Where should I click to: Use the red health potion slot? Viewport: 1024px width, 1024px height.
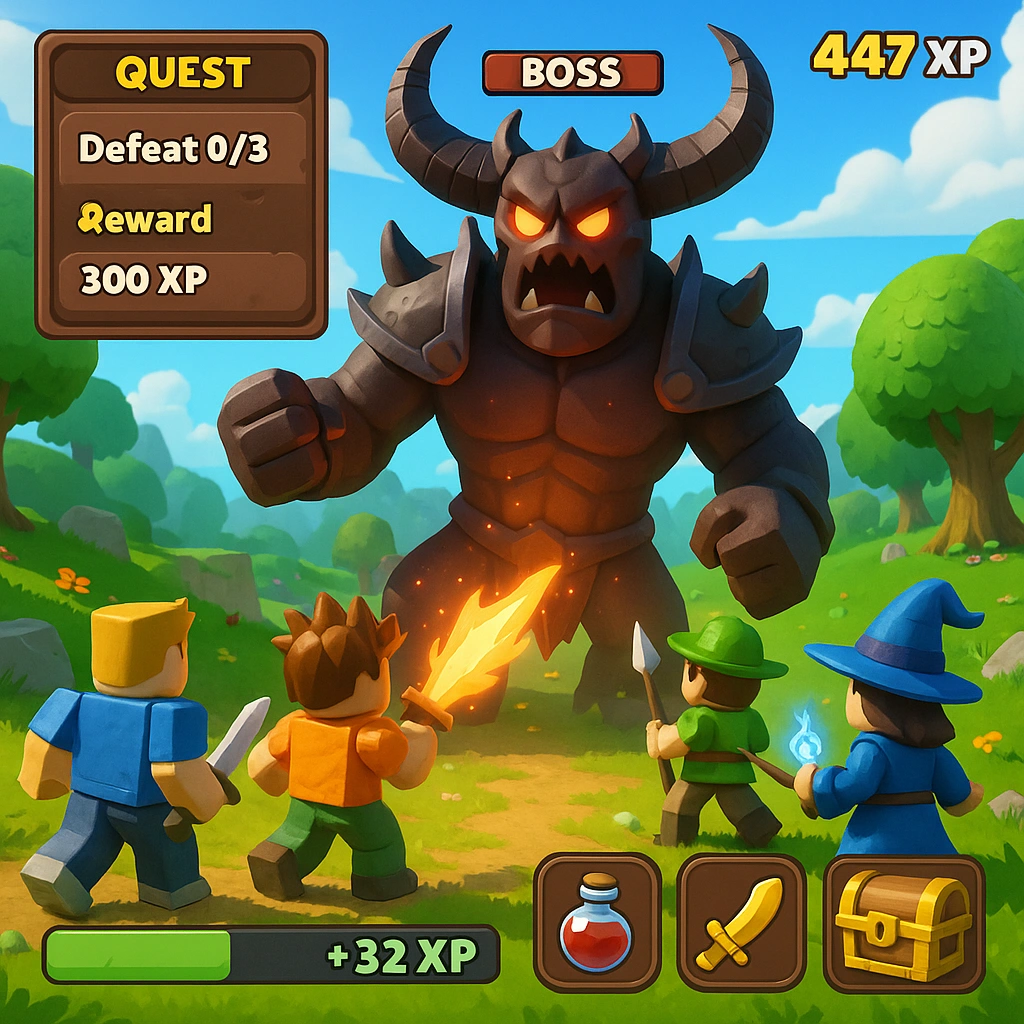597,923
